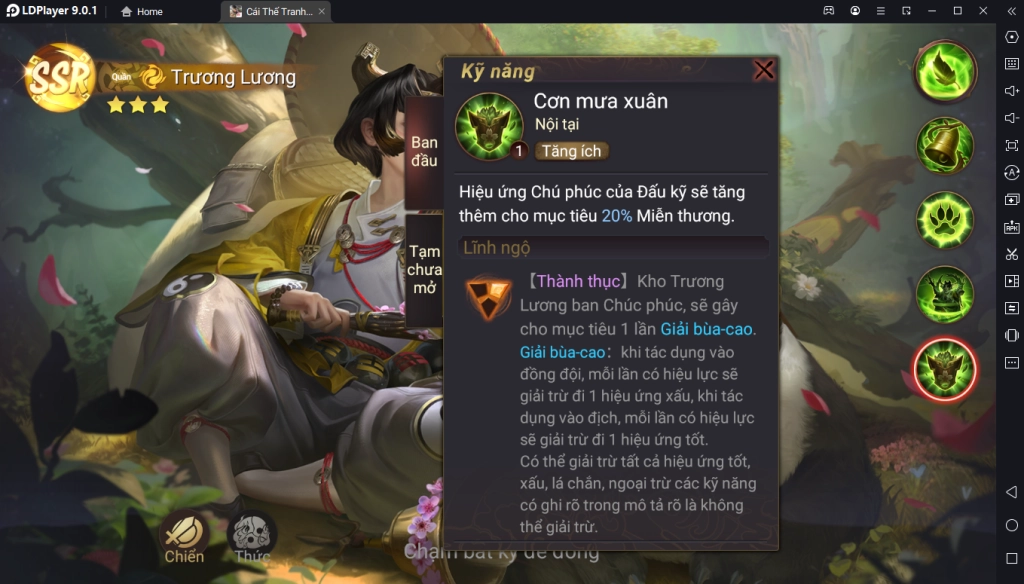
Task: Close the Kỹ năng skill popup
Action: [x=764, y=70]
